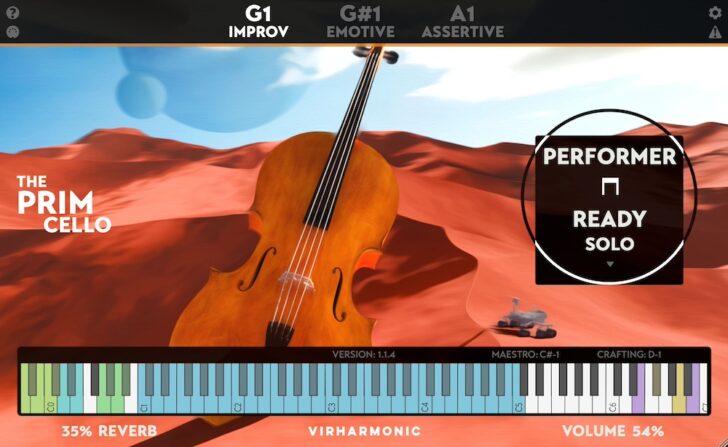Adjust the Volume 54% control
Viewport: 728px width, 447px height.
click(x=614, y=432)
